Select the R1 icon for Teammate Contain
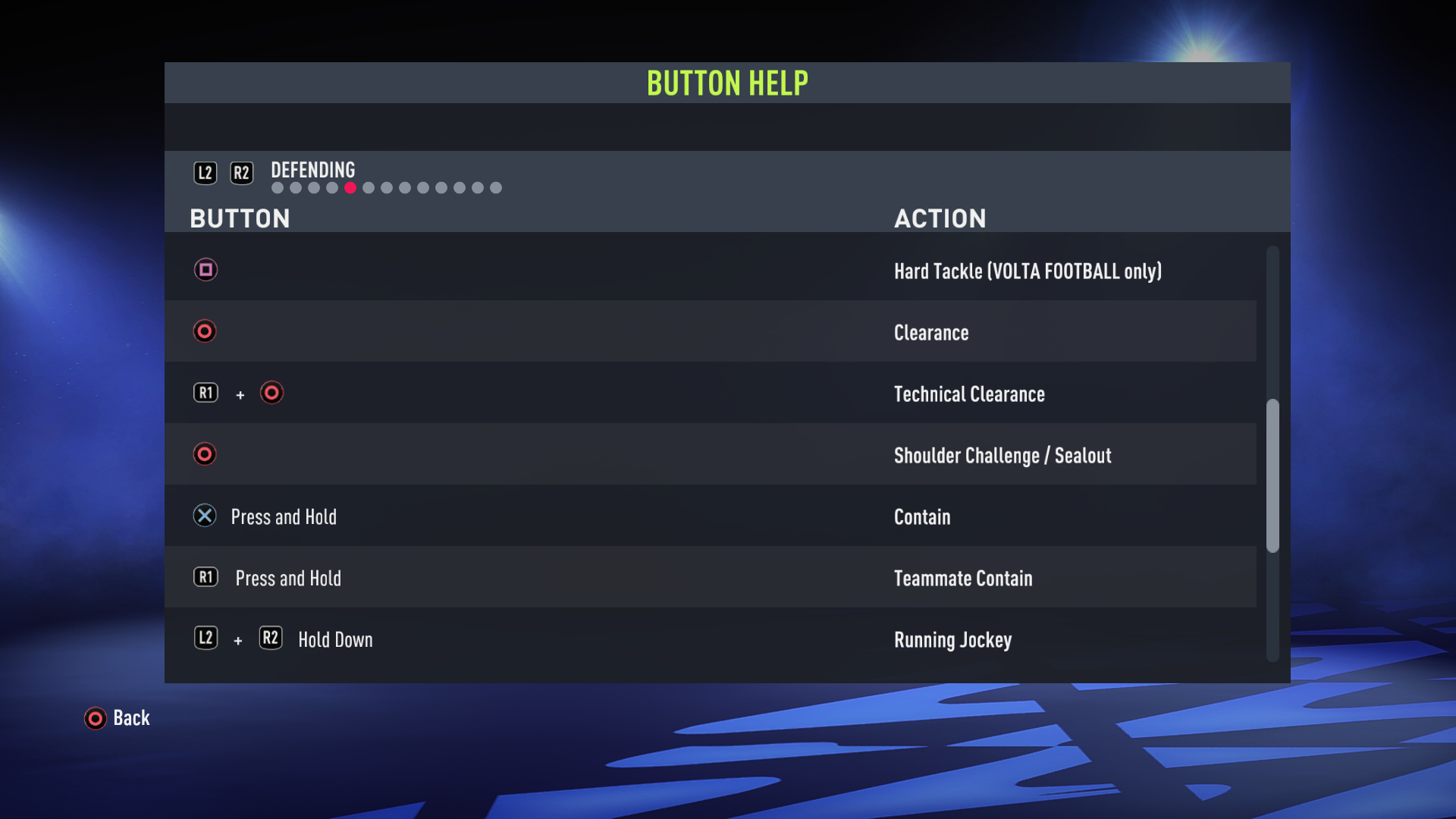Screen dimensions: 1456x819 (x=206, y=576)
